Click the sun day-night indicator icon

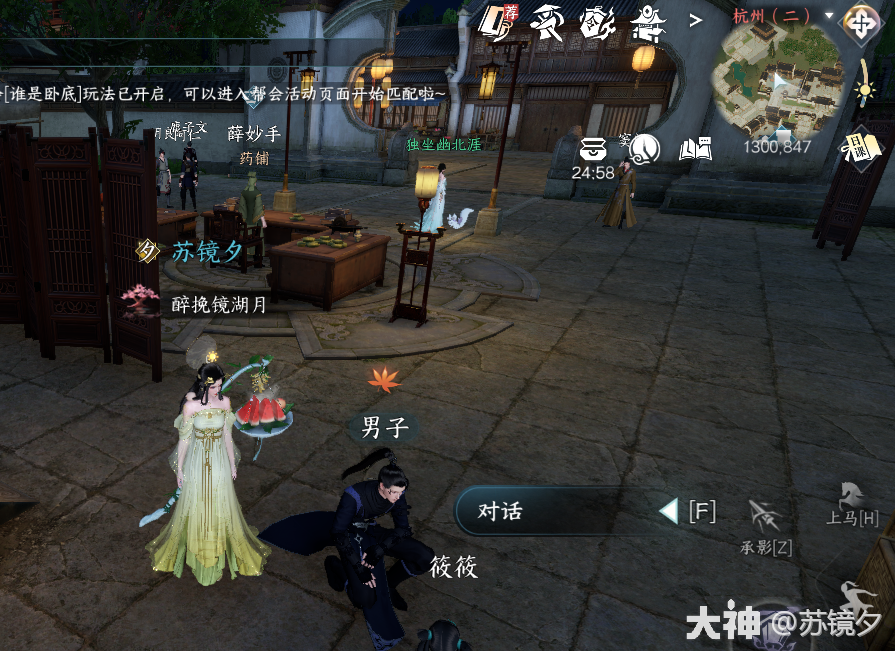coord(866,89)
